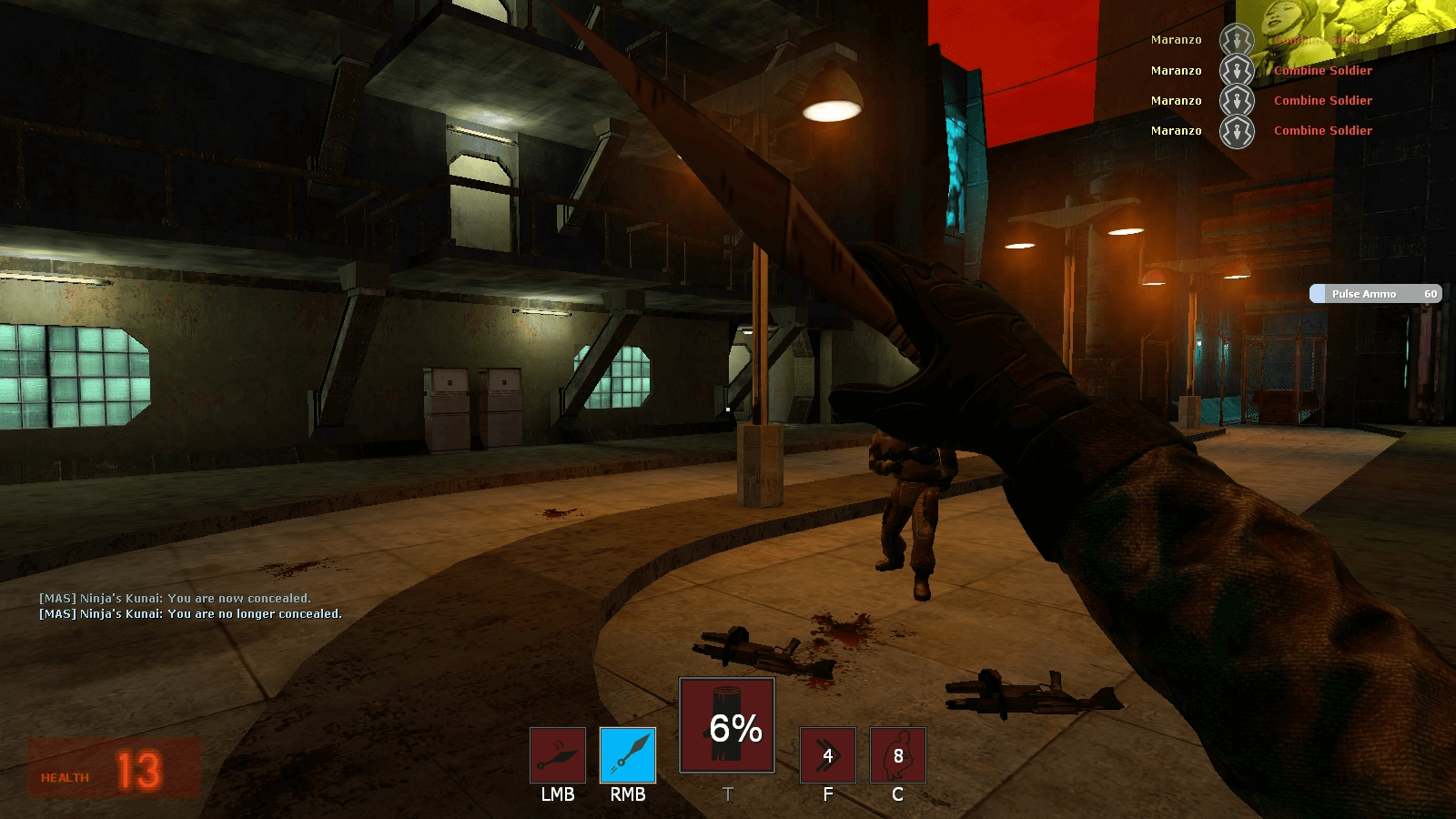The width and height of the screenshot is (1456, 819).
Task: Trigger the double-chevron dash ability
Action: [827, 755]
